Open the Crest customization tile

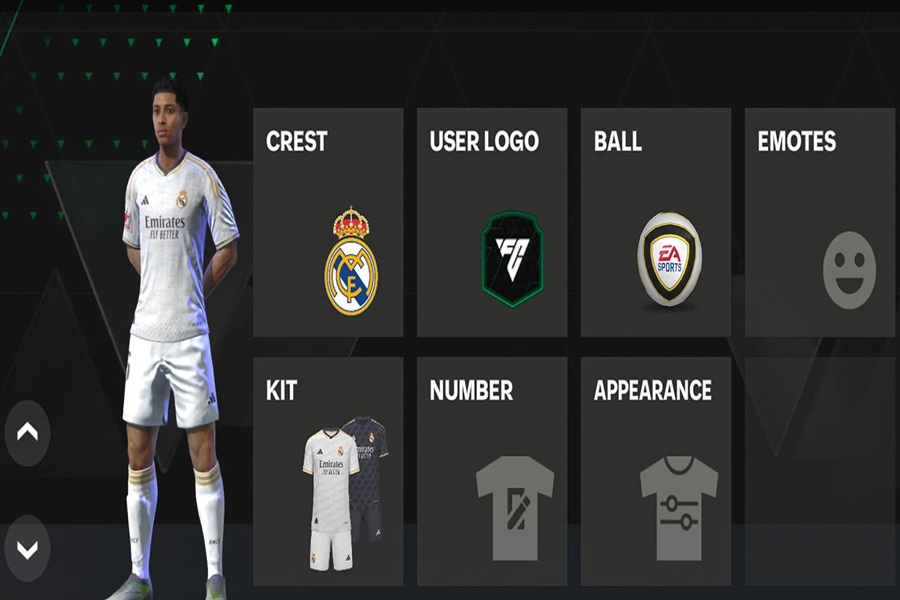pos(328,222)
